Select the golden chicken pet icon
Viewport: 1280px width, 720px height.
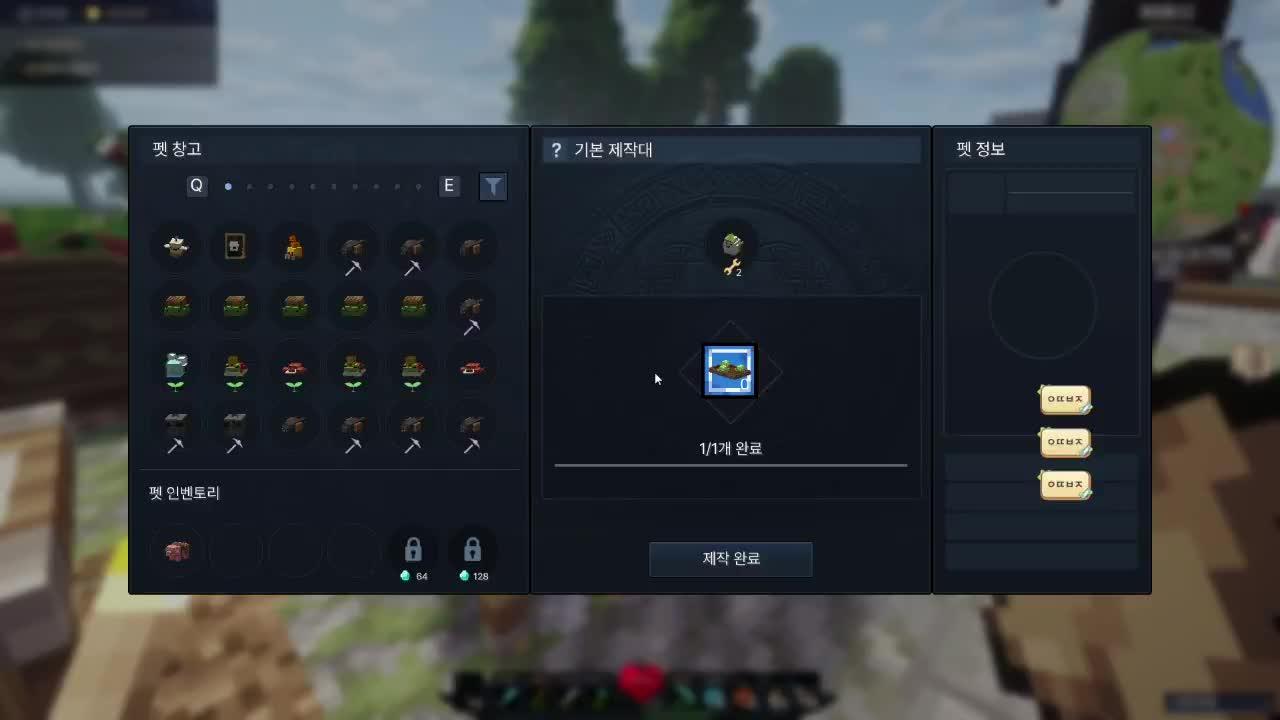(293, 247)
